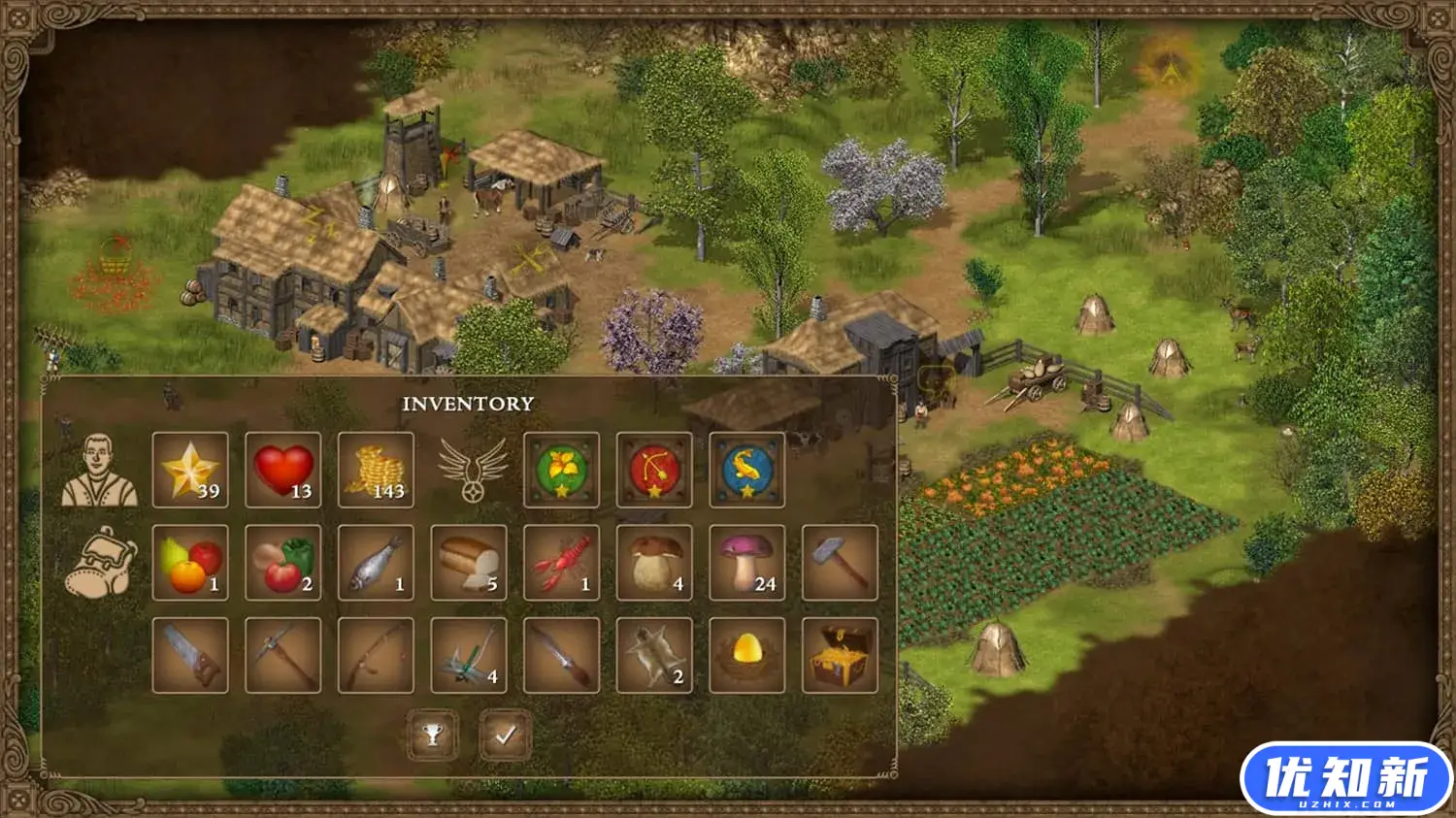Pick the golden egg in nest

pyautogui.click(x=747, y=656)
